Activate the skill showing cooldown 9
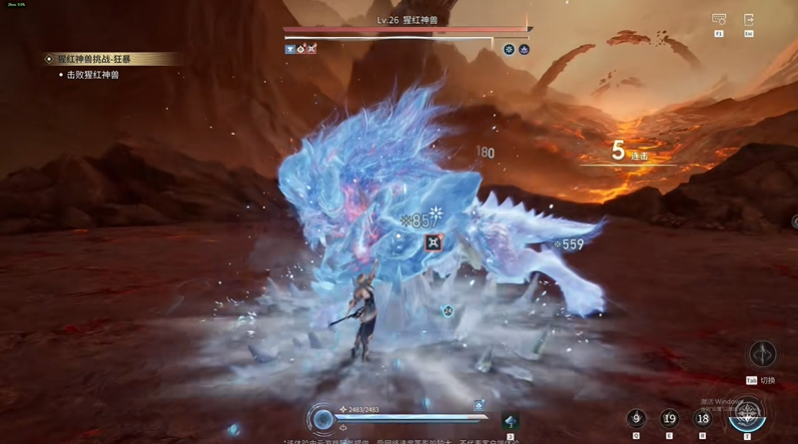 (x=637, y=419)
